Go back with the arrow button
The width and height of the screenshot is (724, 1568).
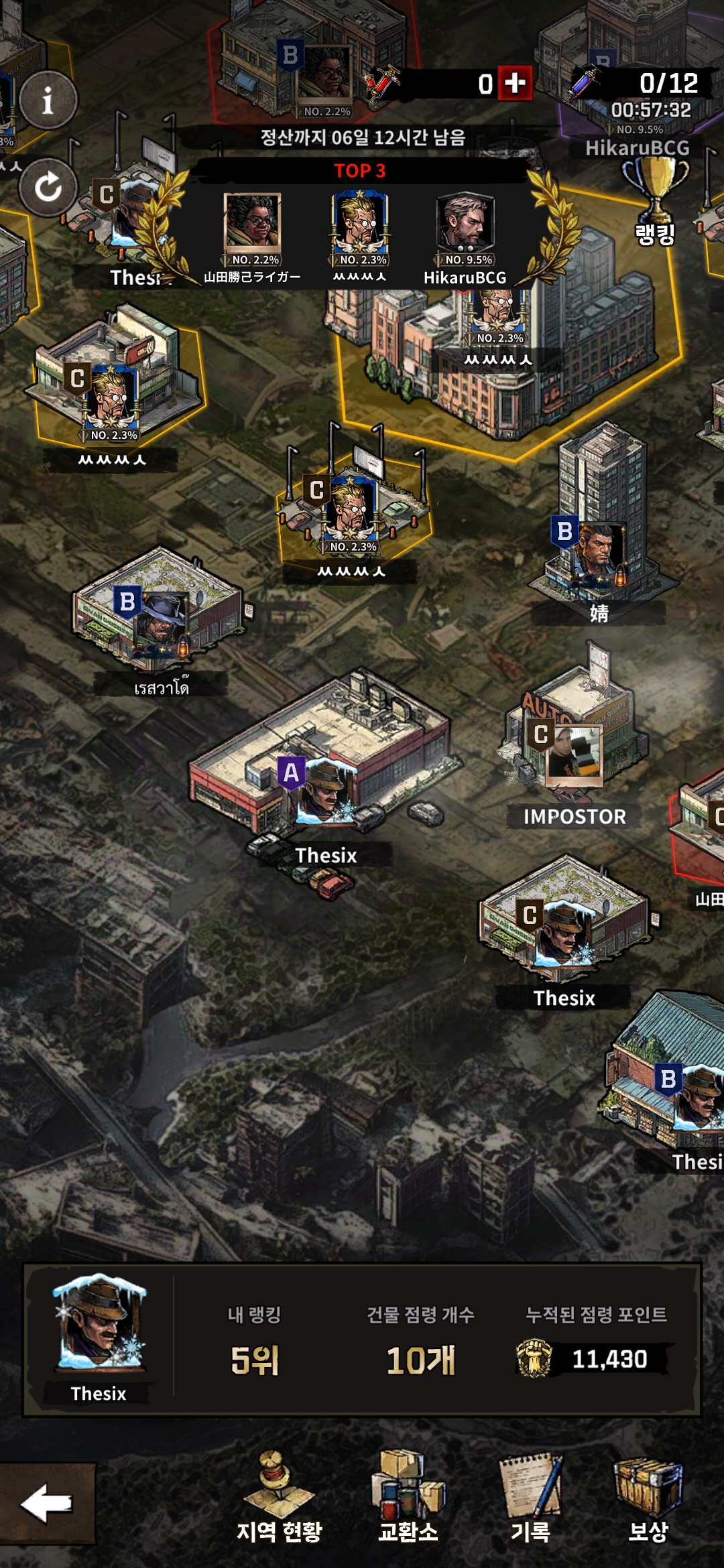[47, 1504]
